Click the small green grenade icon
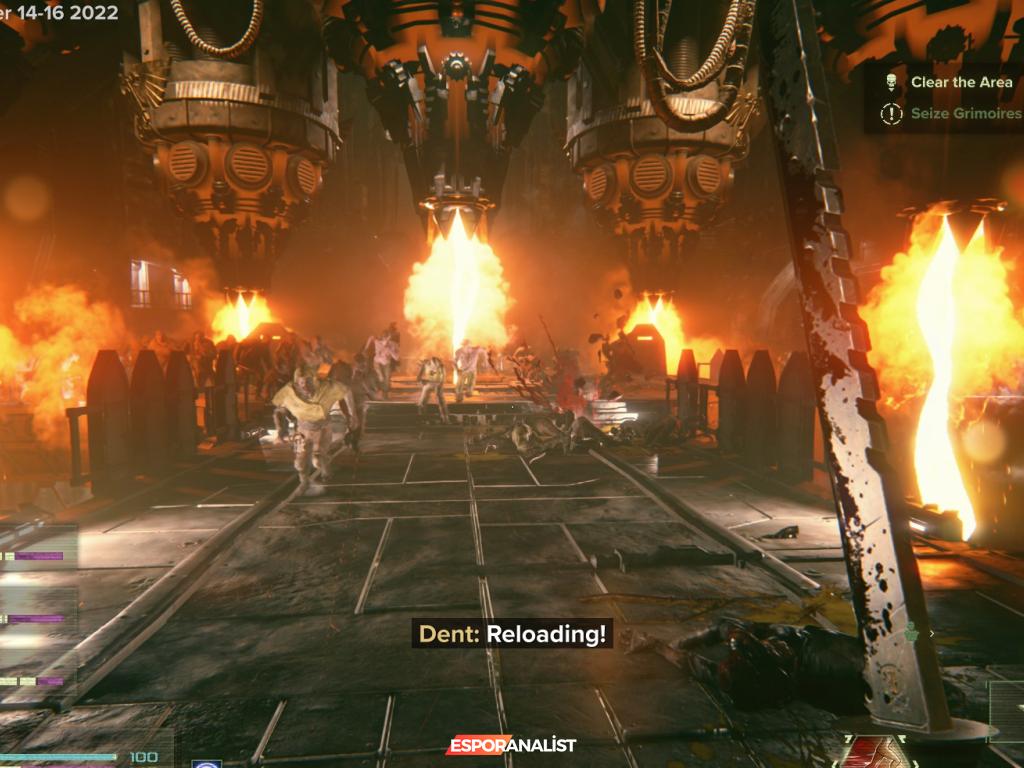This screenshot has width=1024, height=768. (912, 632)
